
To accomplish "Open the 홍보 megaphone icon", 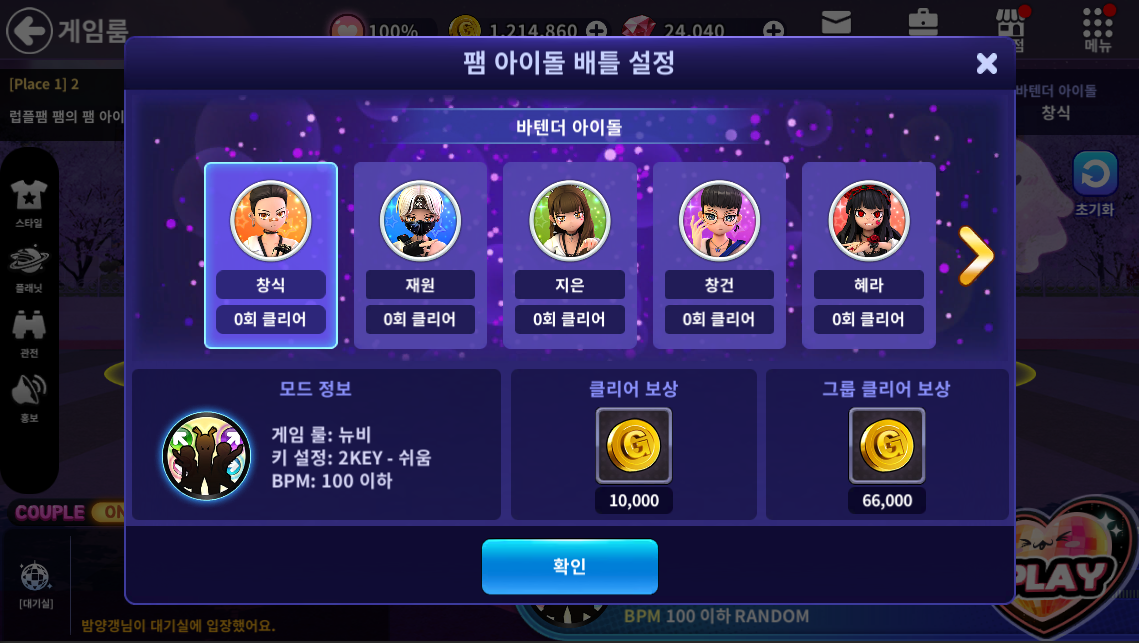I will [x=29, y=395].
